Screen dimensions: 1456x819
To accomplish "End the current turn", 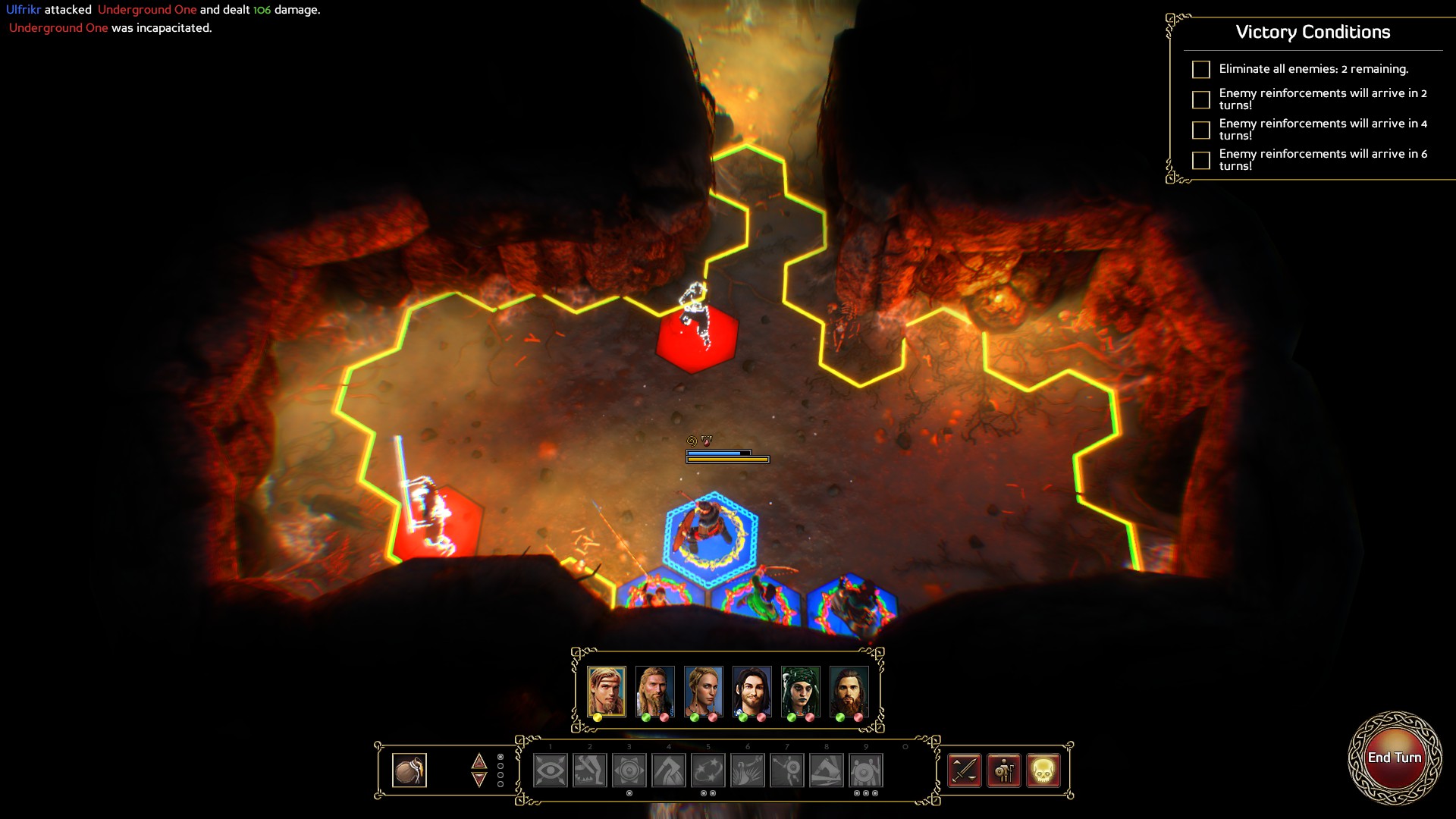I will click(x=1394, y=758).
